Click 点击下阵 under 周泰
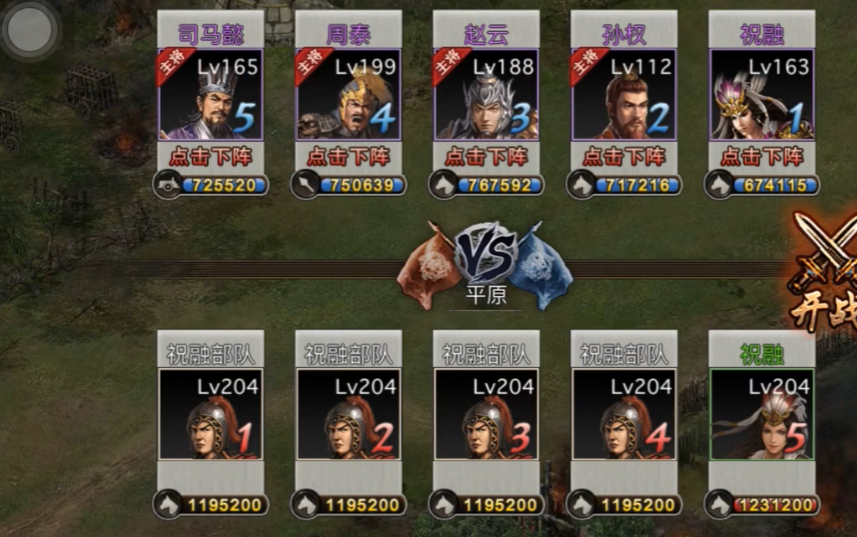 [x=348, y=157]
